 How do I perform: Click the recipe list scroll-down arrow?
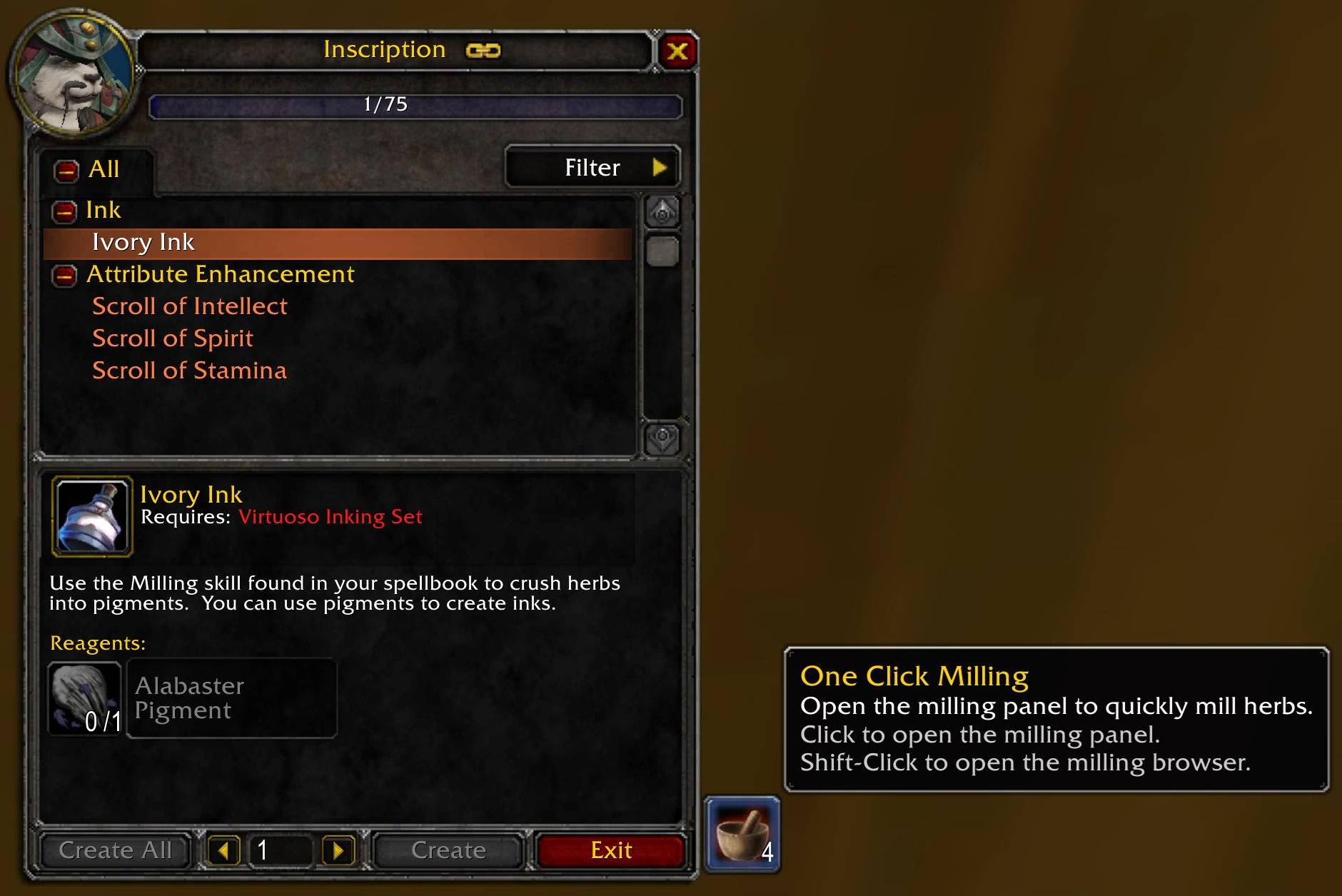click(662, 437)
